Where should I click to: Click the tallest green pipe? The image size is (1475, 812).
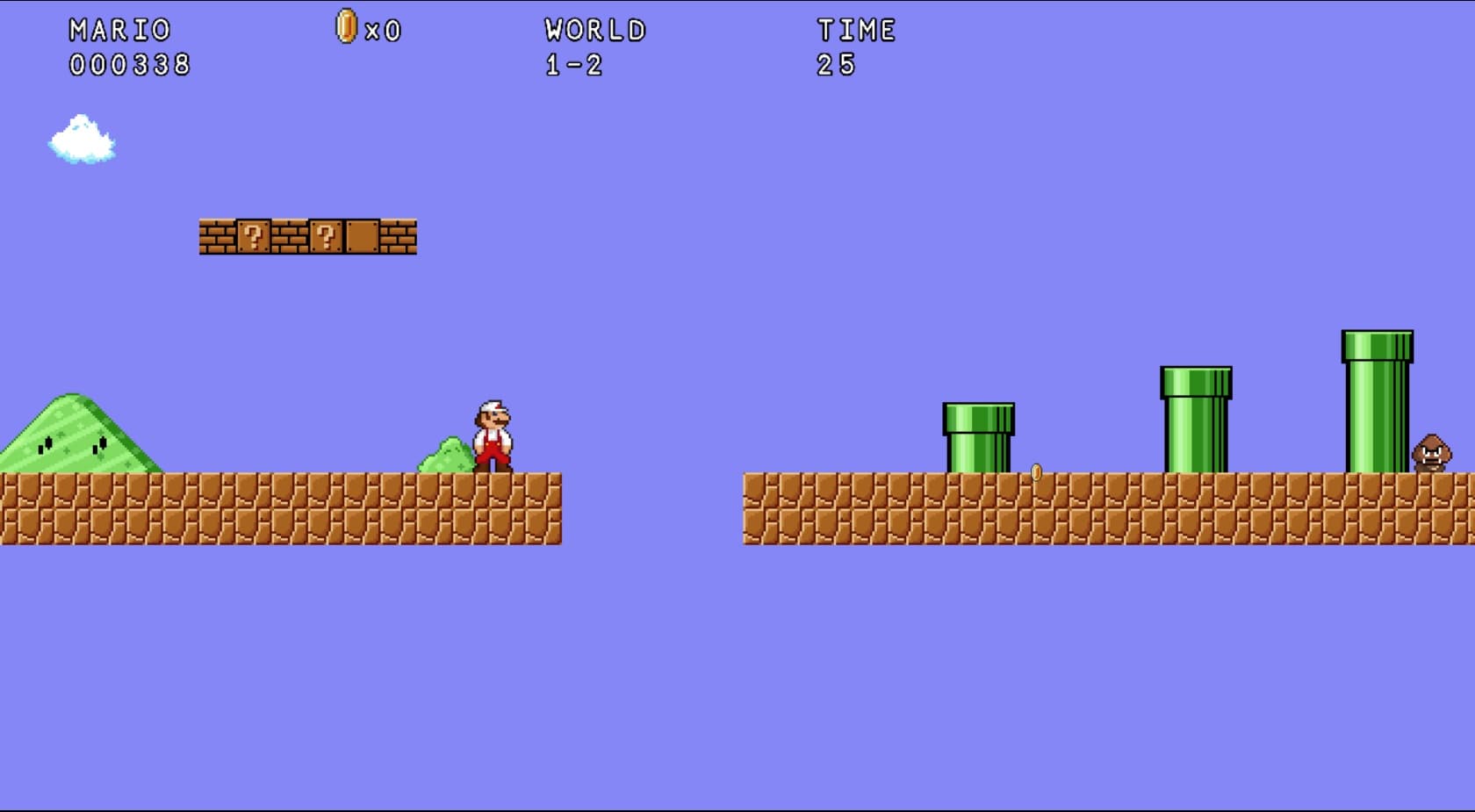(x=1377, y=399)
